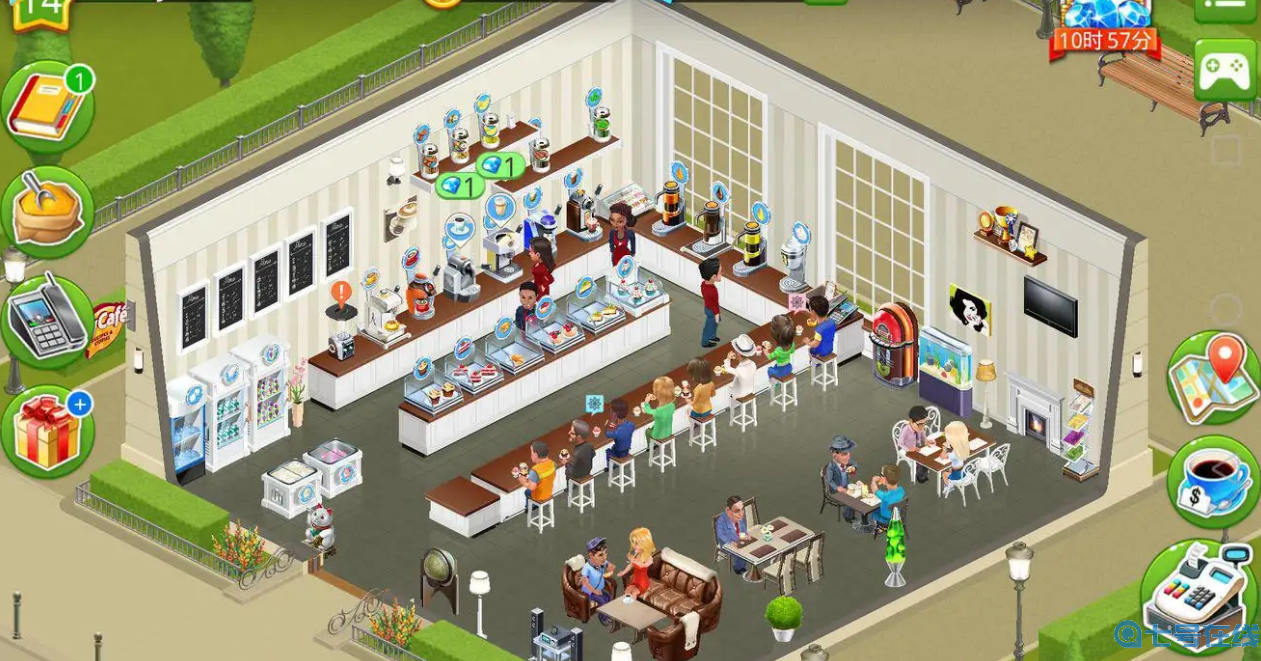Open the red gift box

point(46,432)
